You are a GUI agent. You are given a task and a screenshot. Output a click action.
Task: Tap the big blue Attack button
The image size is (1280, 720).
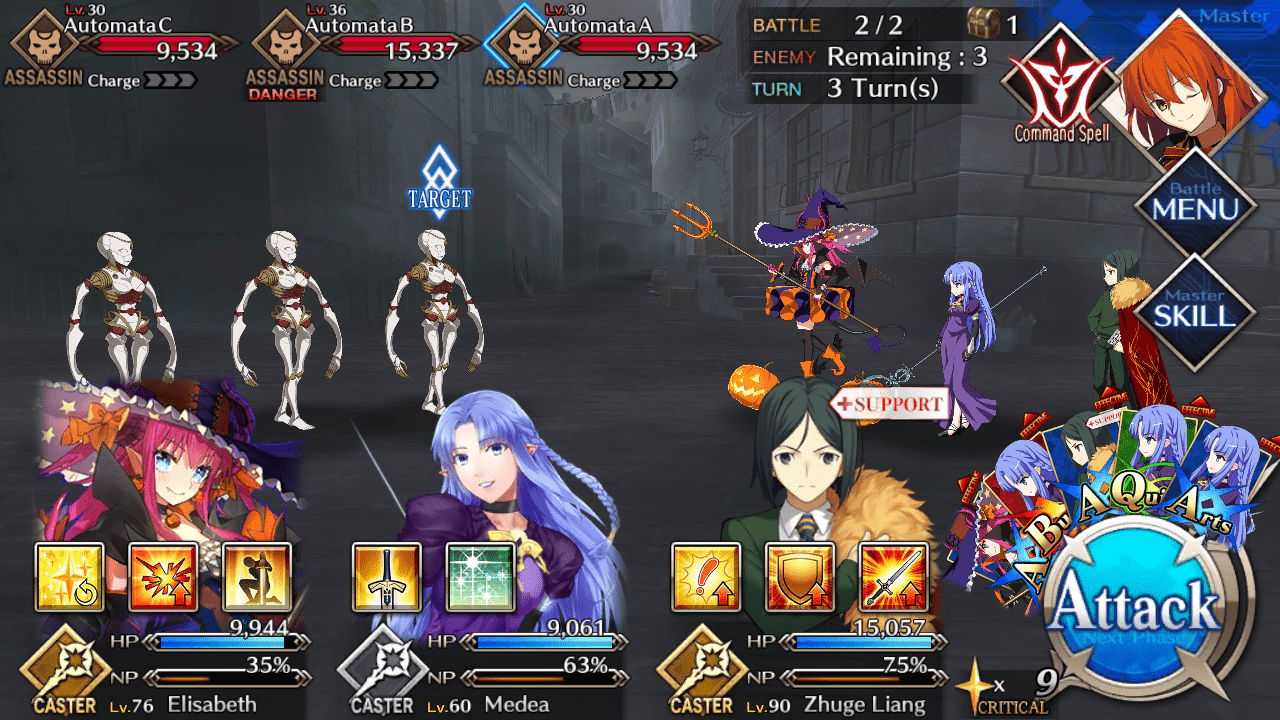(1137, 605)
